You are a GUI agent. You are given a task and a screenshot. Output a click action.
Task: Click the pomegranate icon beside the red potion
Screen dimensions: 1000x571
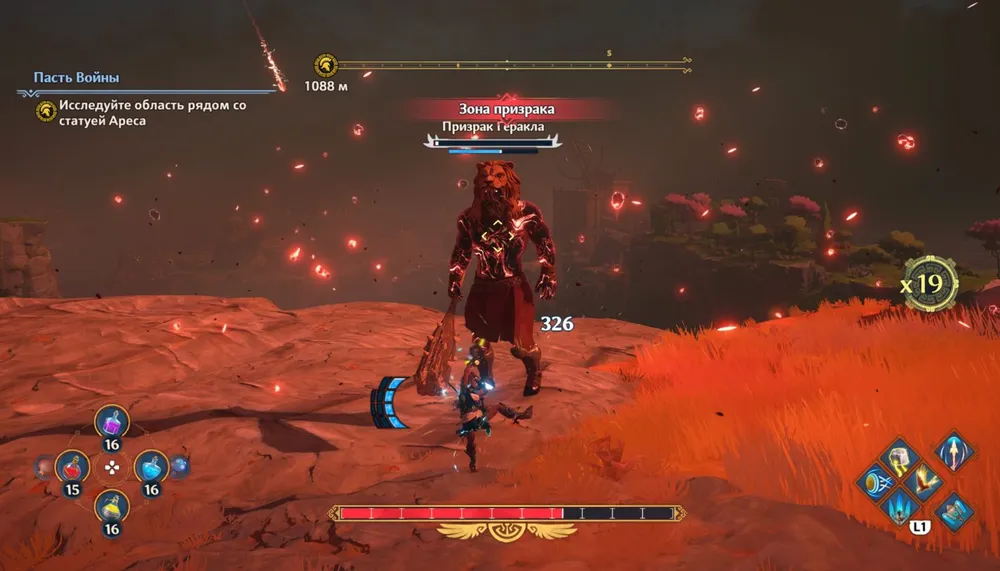43,466
